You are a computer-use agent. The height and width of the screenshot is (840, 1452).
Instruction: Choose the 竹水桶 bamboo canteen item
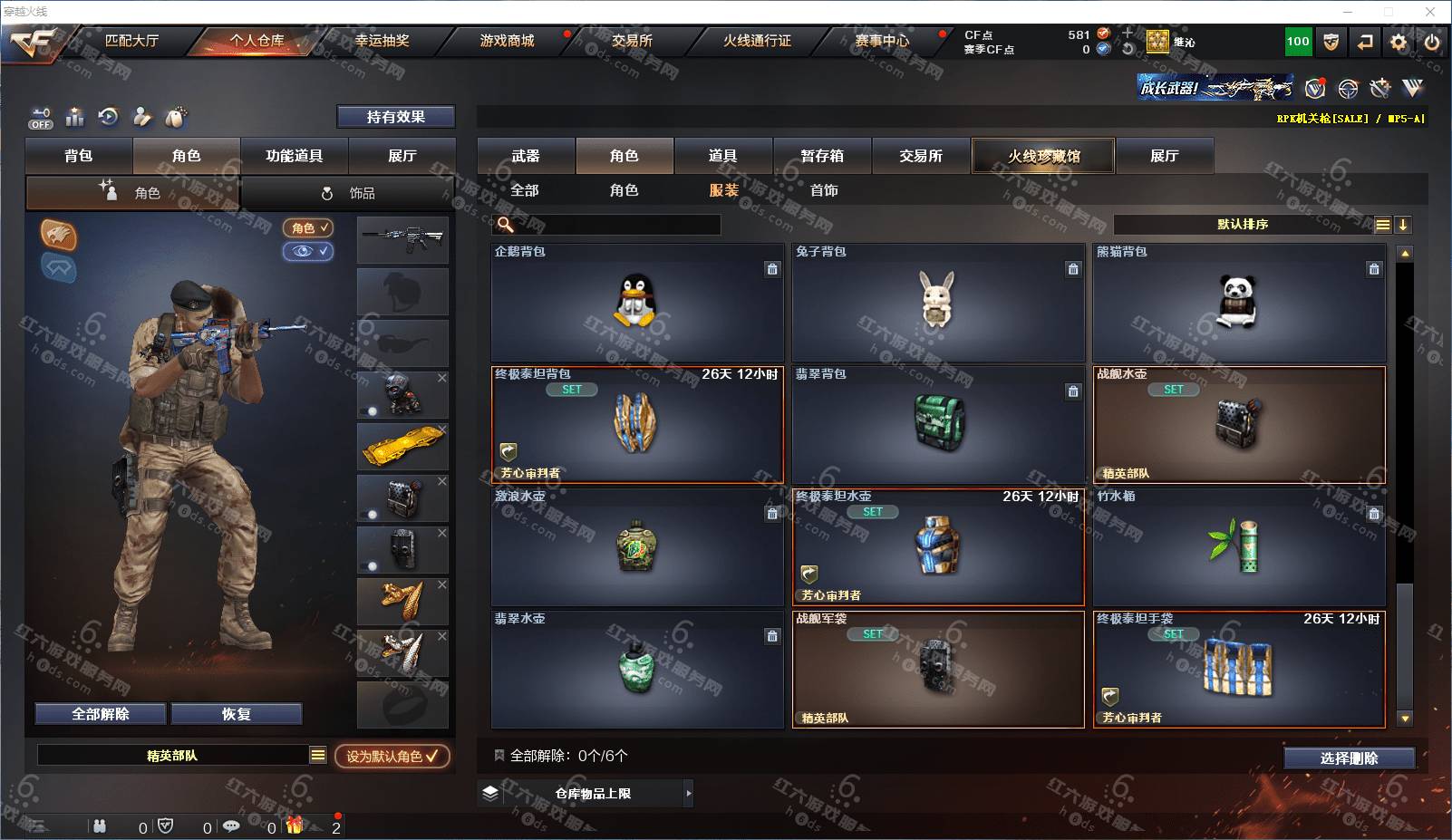point(1239,547)
